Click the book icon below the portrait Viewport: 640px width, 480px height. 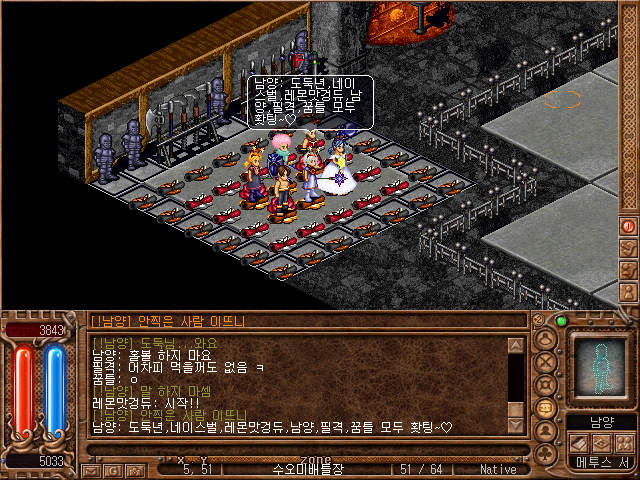579,443
